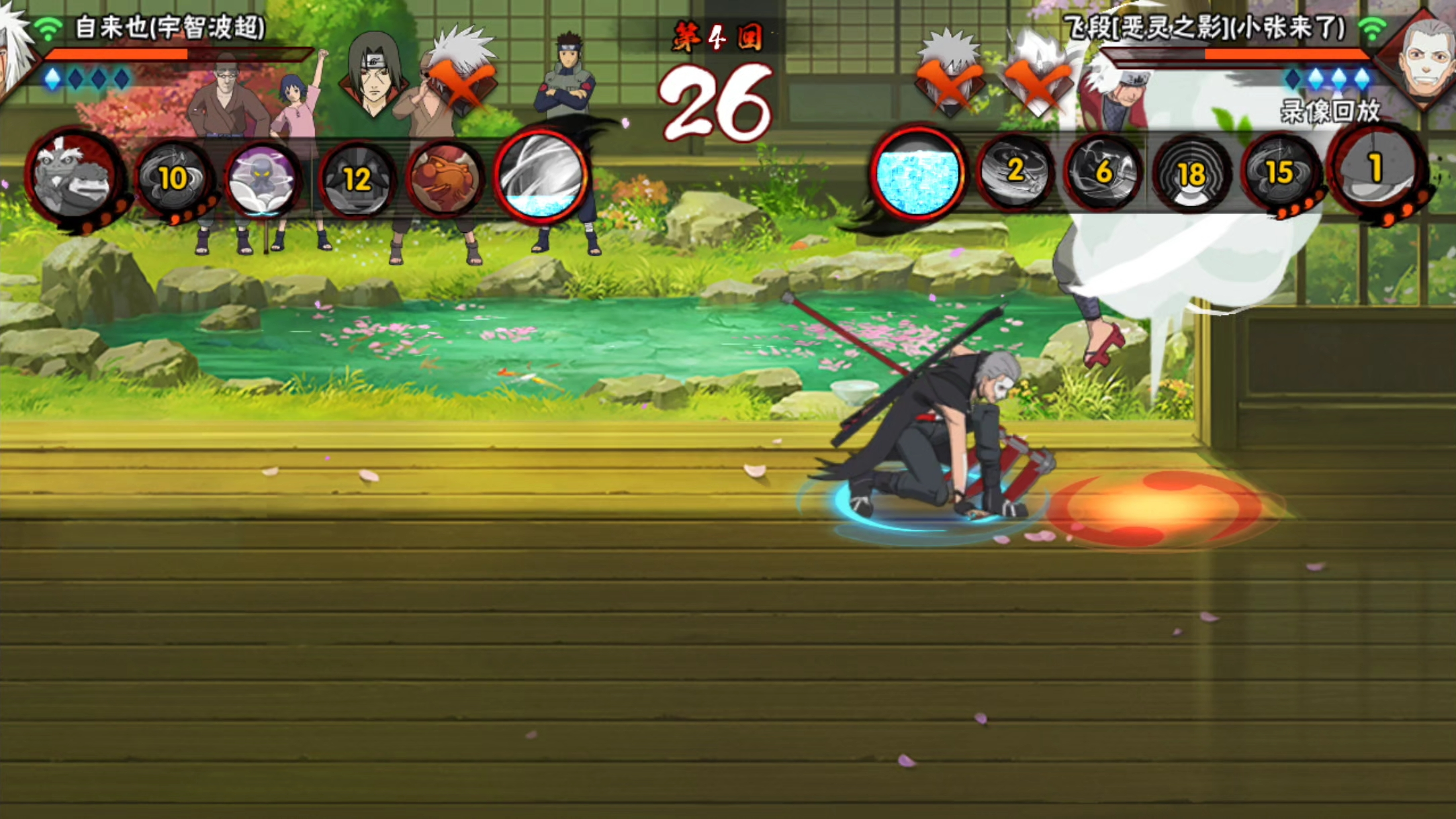Select the skill icon with cooldown 10
Image resolution: width=1456 pixels, height=819 pixels.
[174, 179]
